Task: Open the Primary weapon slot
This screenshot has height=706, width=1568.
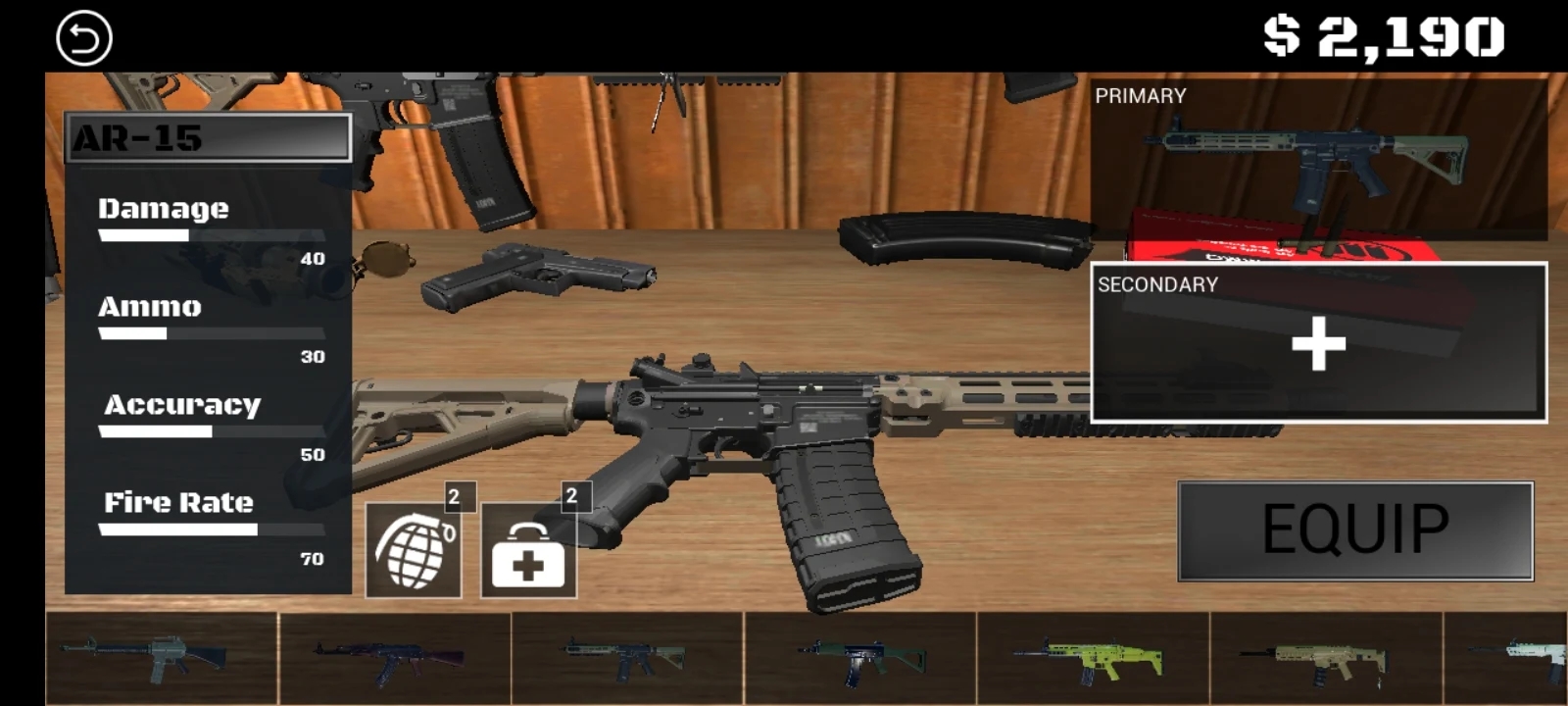Action: [1318, 162]
